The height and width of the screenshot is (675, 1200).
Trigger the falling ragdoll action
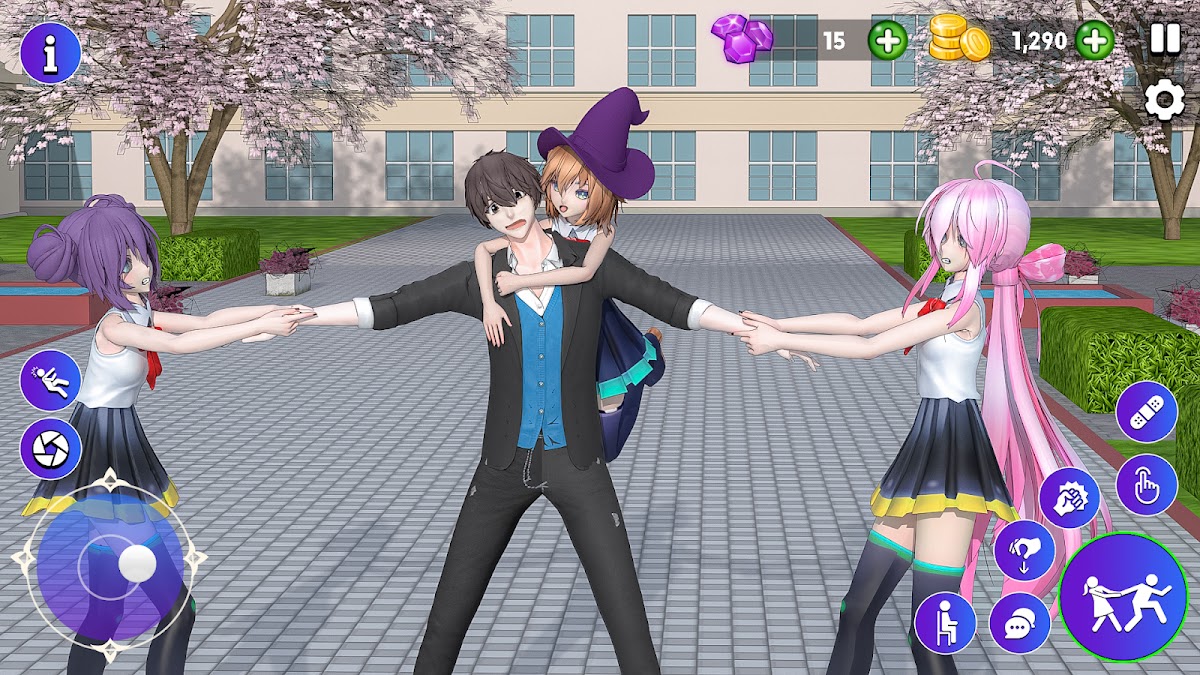click(50, 381)
